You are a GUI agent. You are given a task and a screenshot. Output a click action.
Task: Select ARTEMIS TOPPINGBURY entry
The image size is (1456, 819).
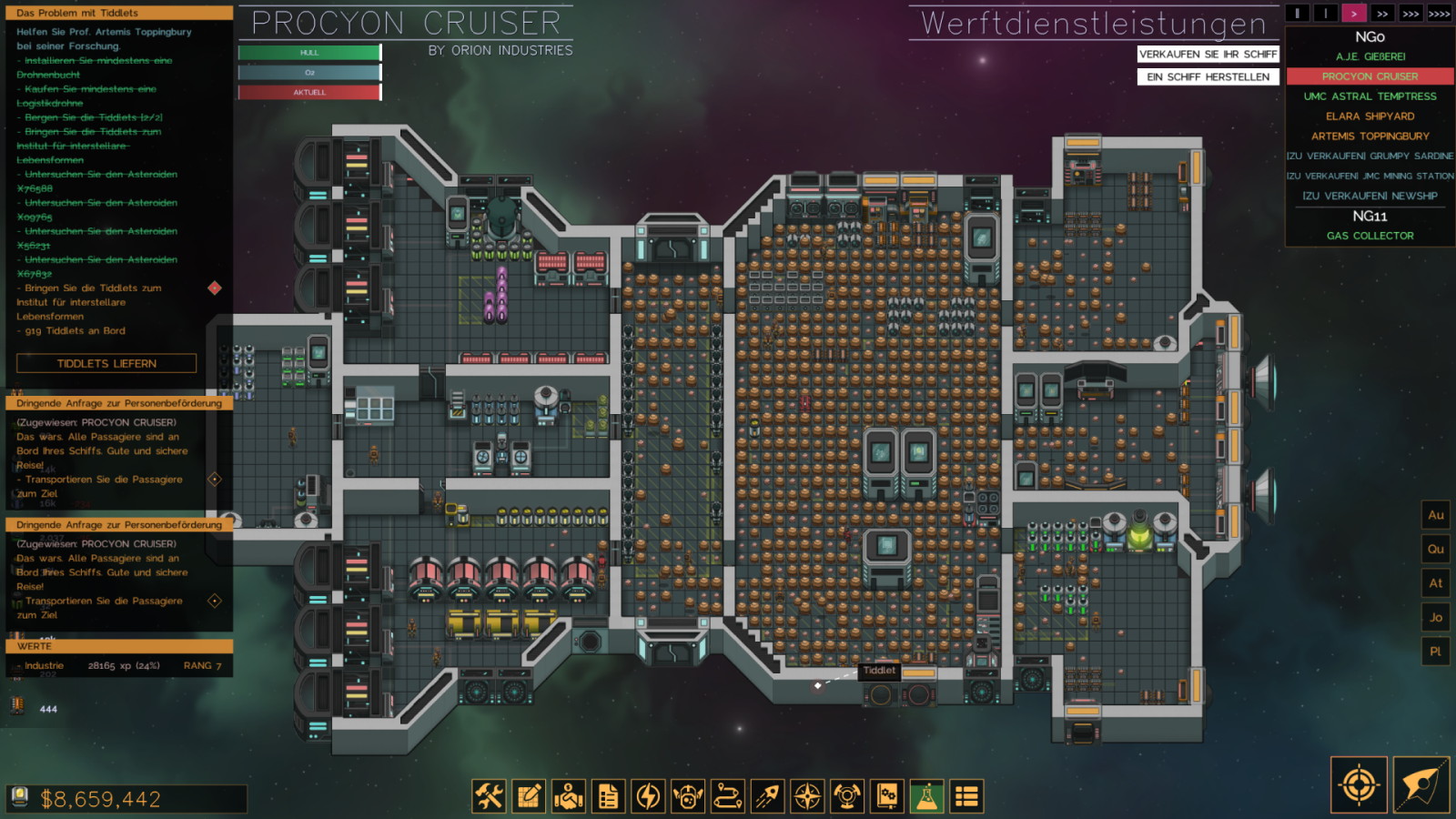[x=1370, y=136]
